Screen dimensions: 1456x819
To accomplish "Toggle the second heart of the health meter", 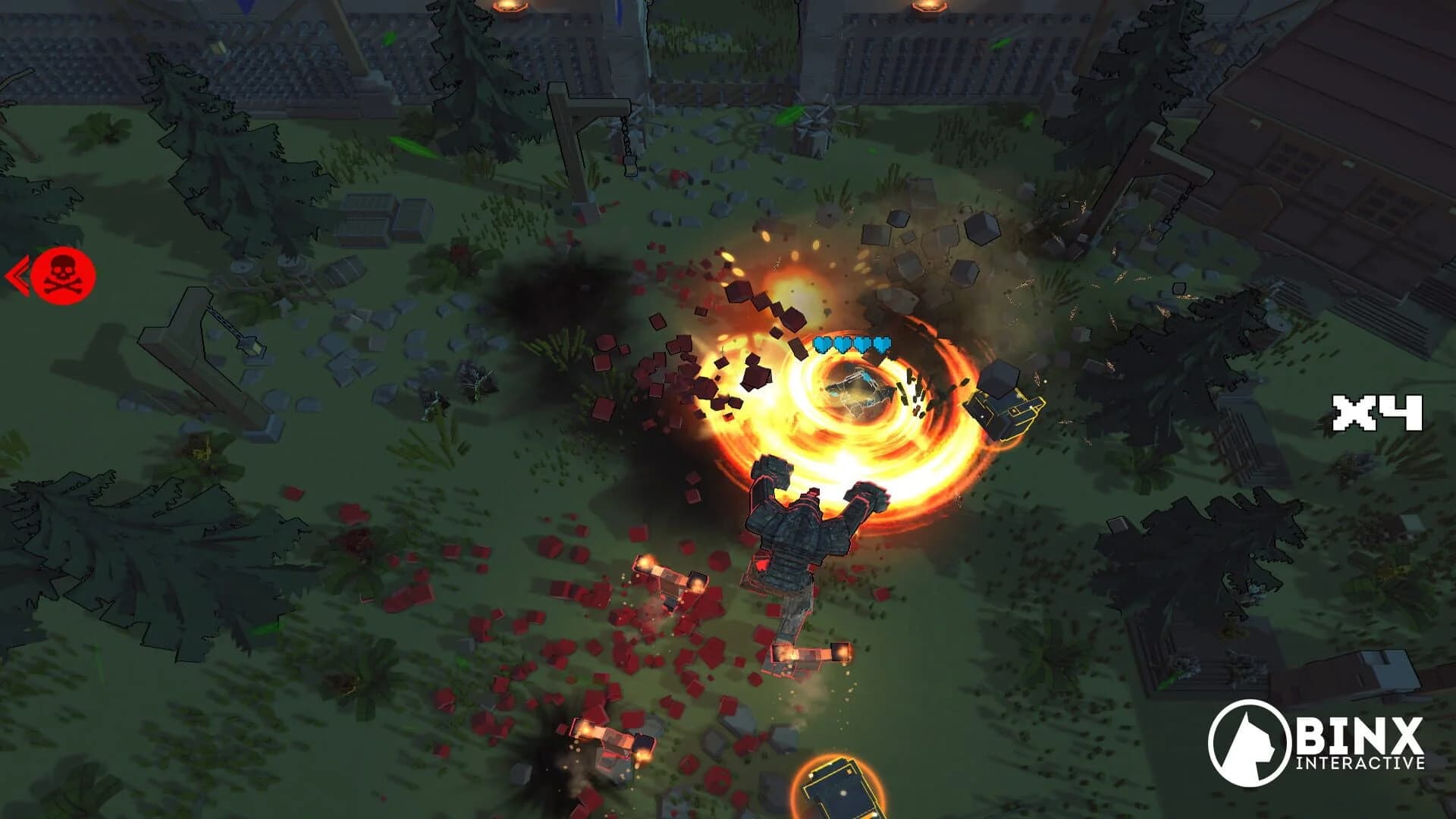I will pyautogui.click(x=843, y=345).
